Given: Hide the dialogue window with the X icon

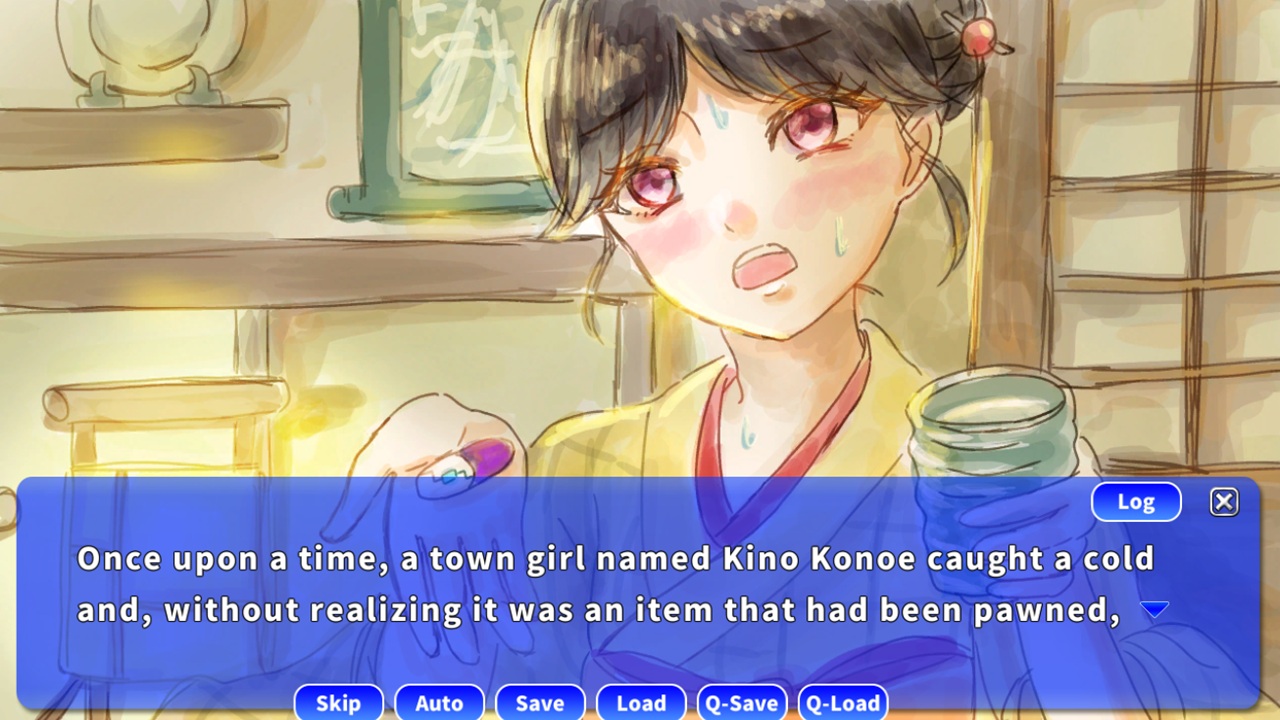Looking at the screenshot, I should [1224, 501].
